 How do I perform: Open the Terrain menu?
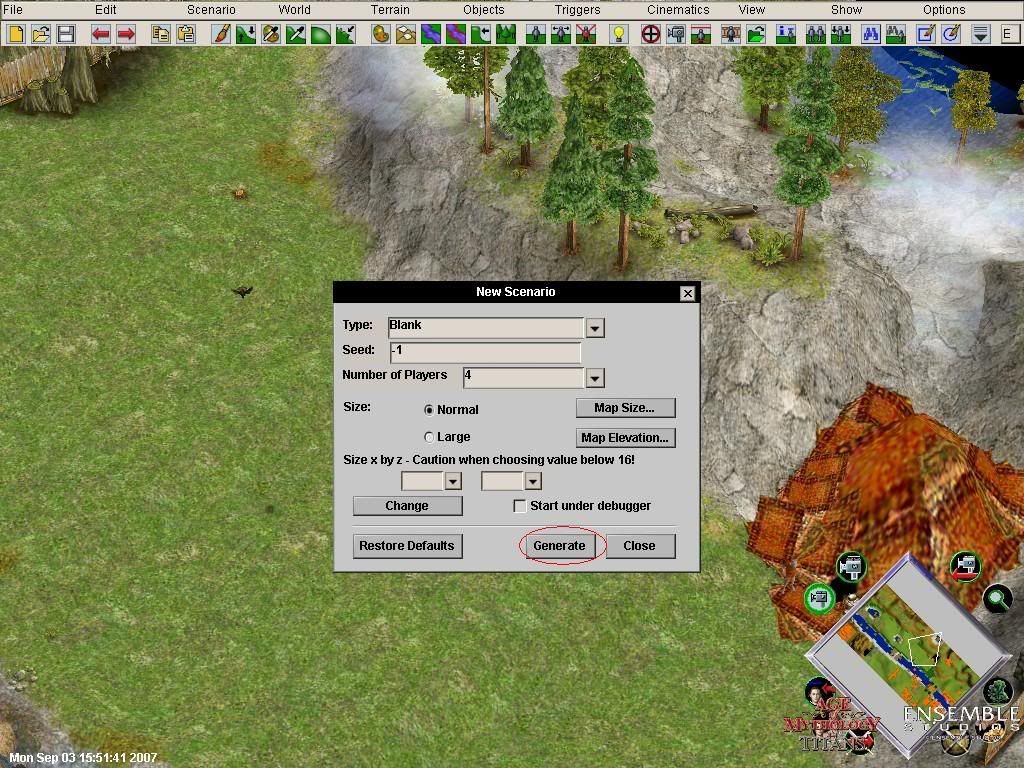tap(390, 10)
